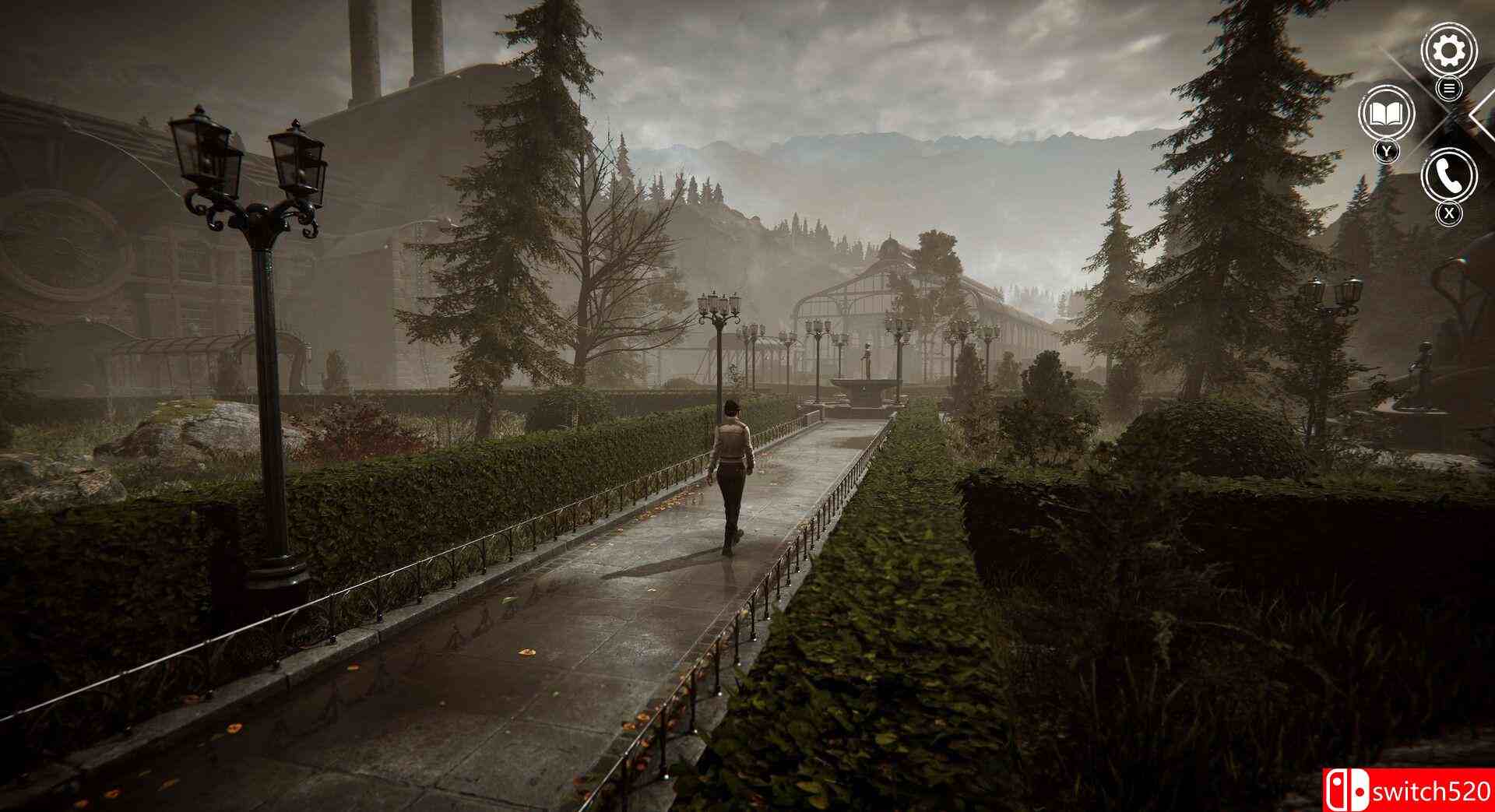Open the journal with the book icon
1495x812 pixels.
(x=1387, y=115)
